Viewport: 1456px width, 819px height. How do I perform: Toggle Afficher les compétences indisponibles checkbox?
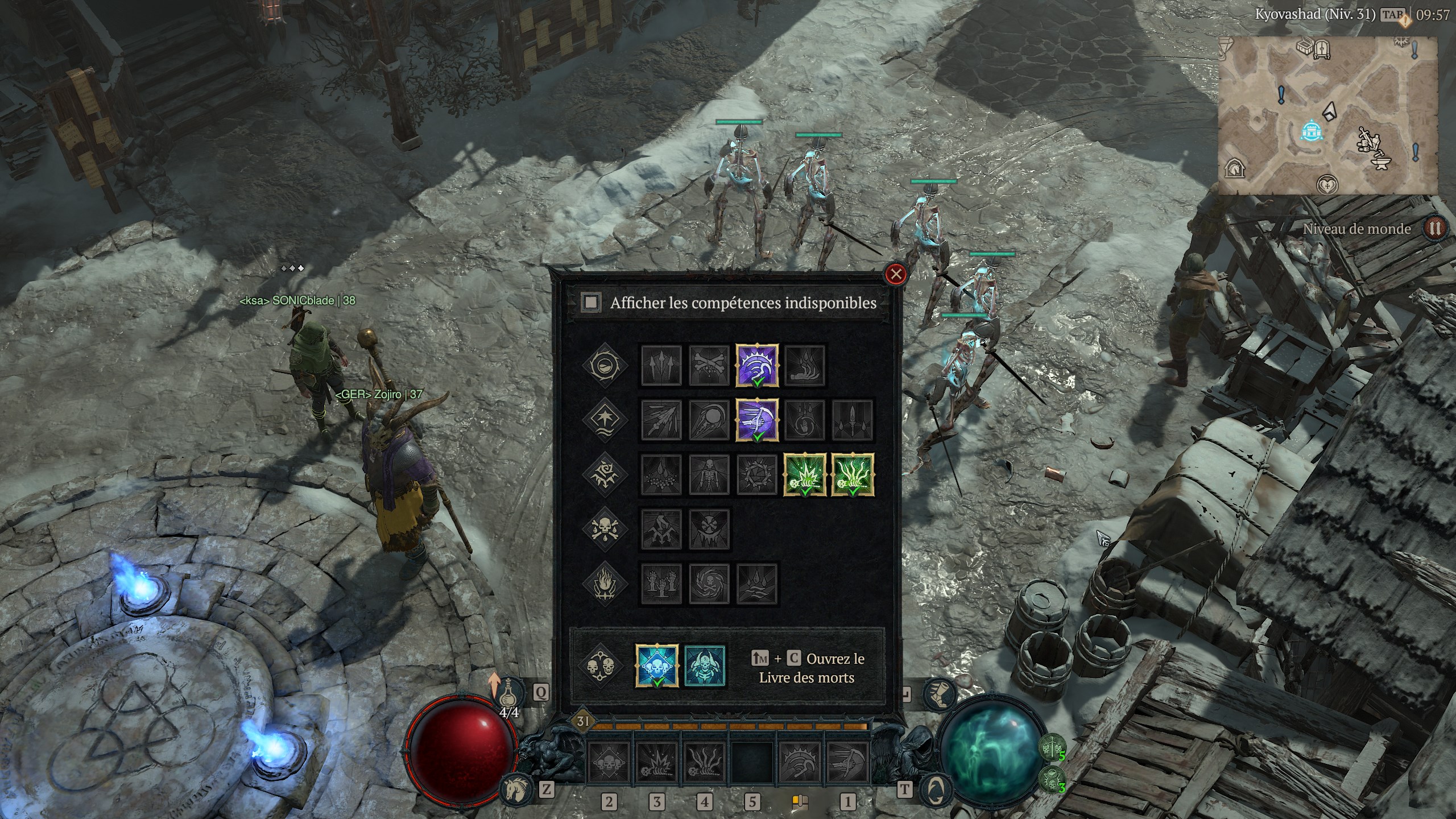[x=591, y=302]
